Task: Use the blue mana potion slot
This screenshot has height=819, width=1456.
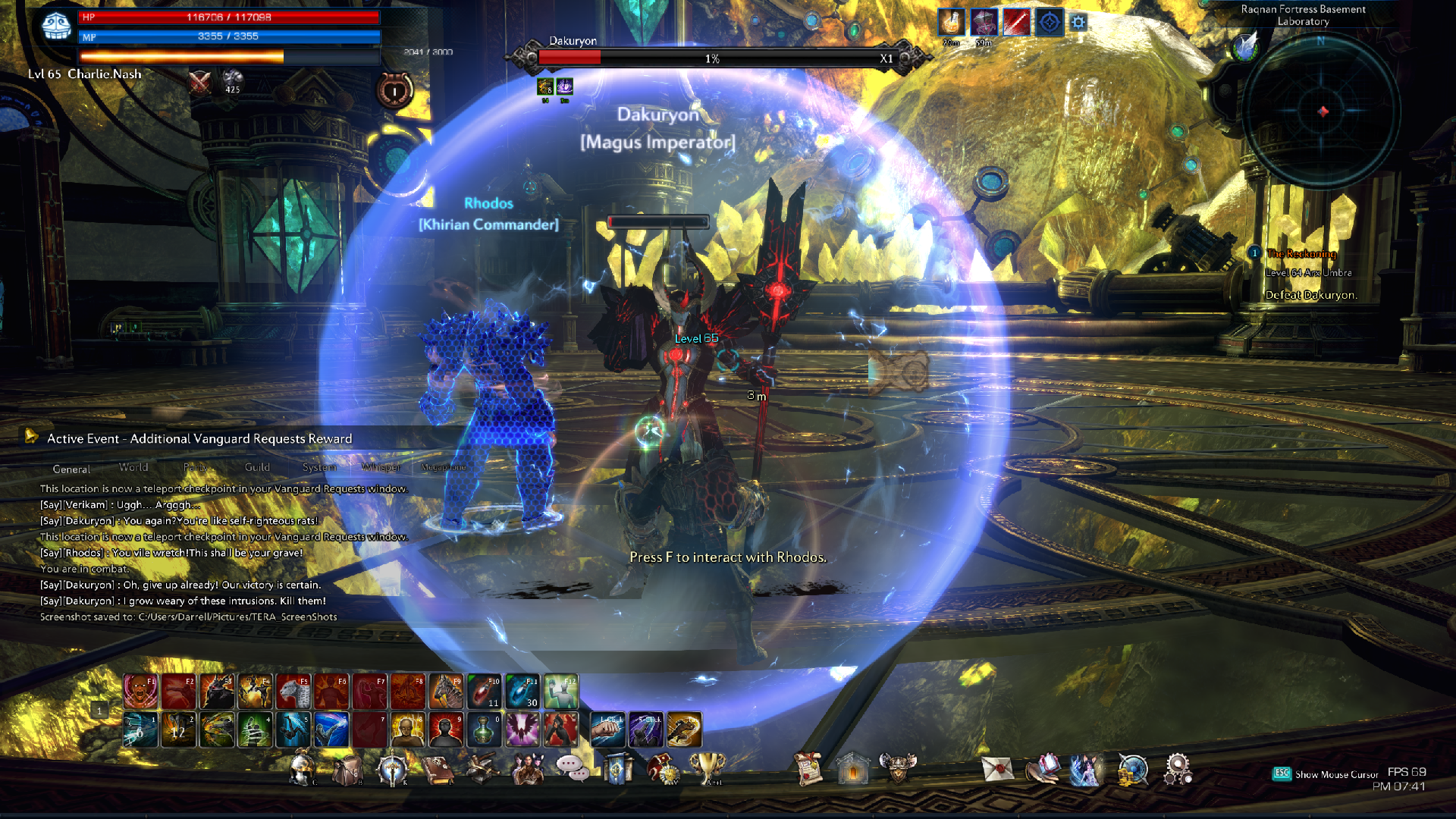Action: coord(522,691)
